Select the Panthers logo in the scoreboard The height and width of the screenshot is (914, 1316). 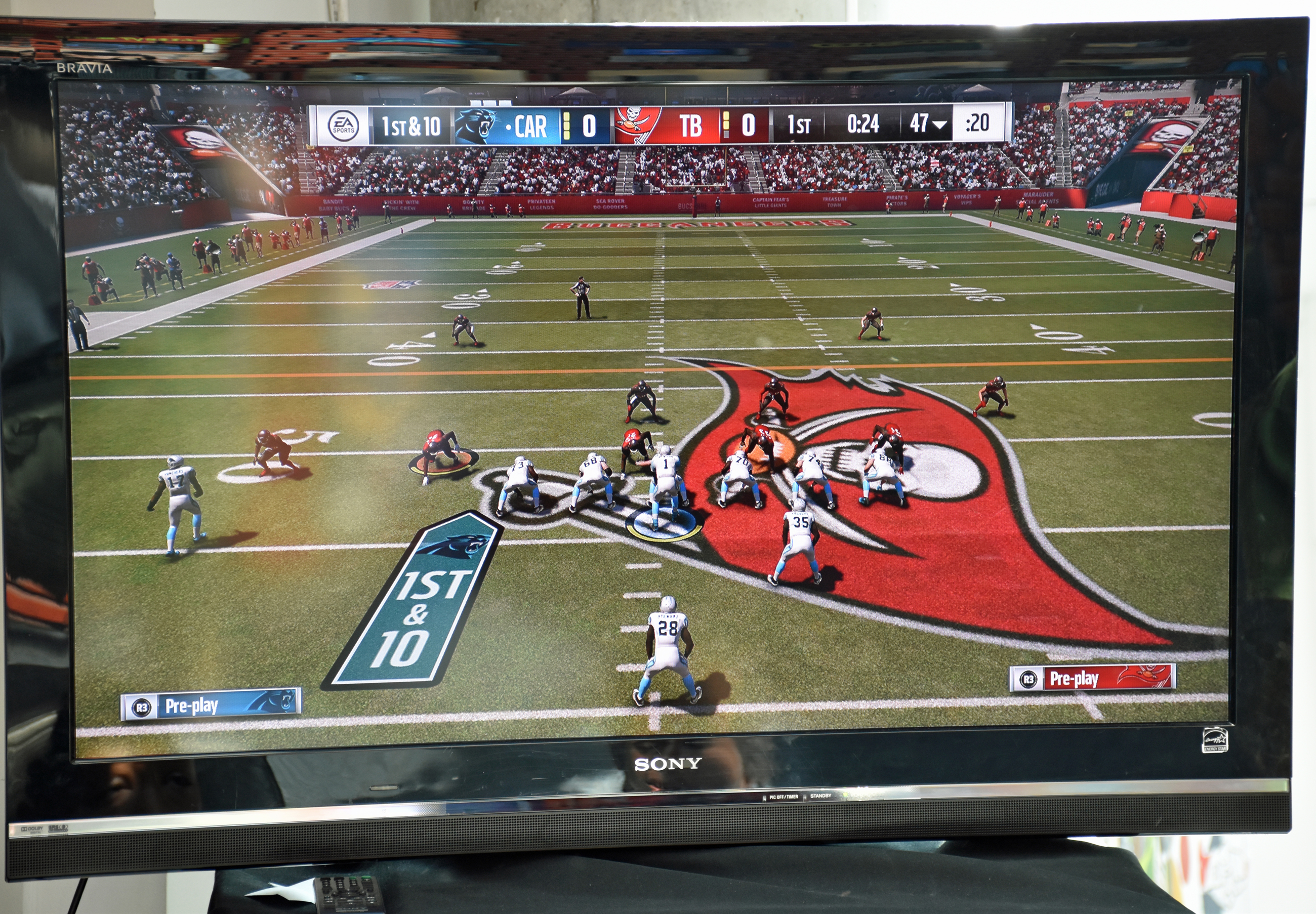pyautogui.click(x=476, y=126)
